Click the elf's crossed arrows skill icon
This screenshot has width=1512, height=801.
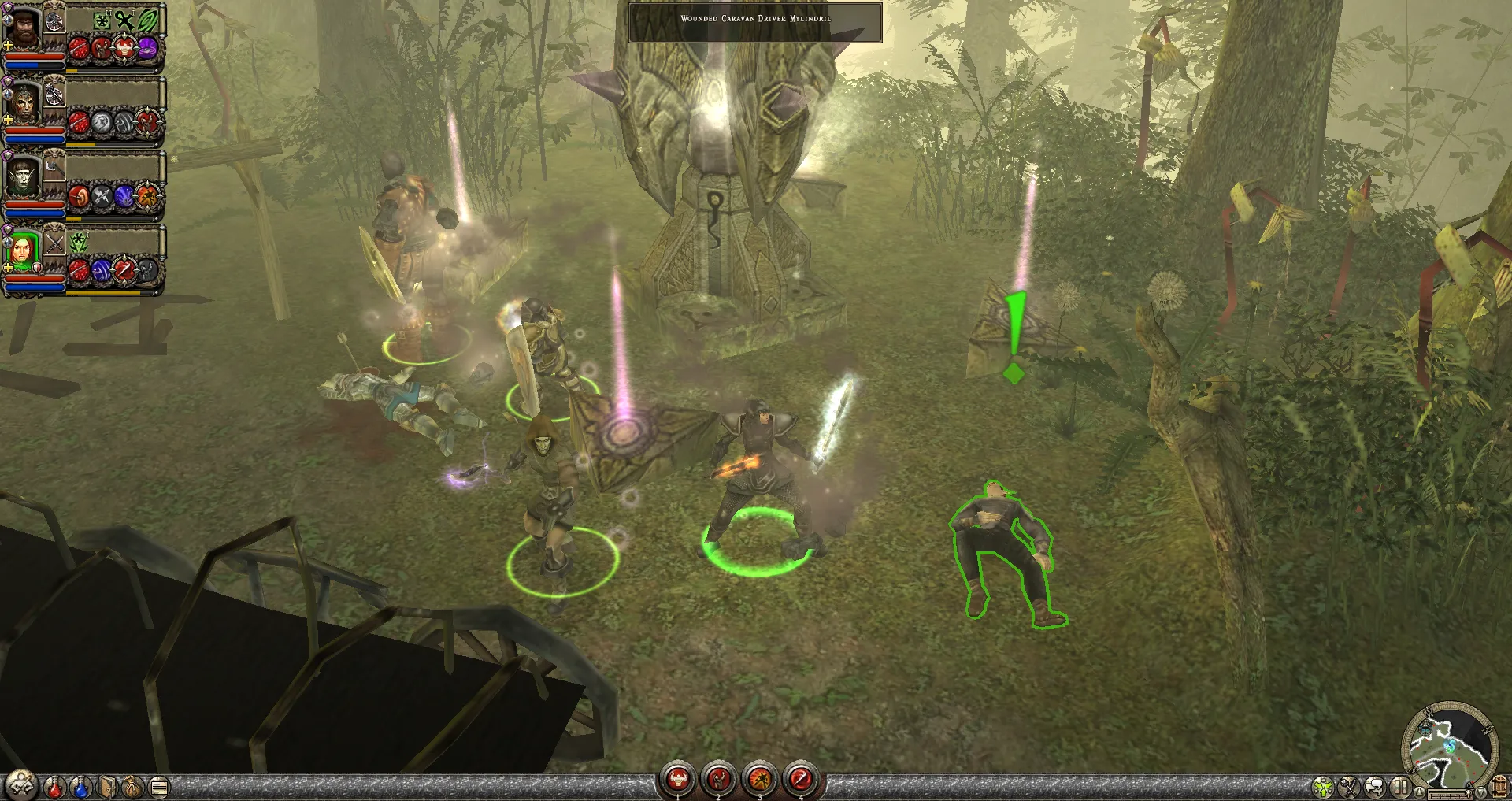(102, 196)
